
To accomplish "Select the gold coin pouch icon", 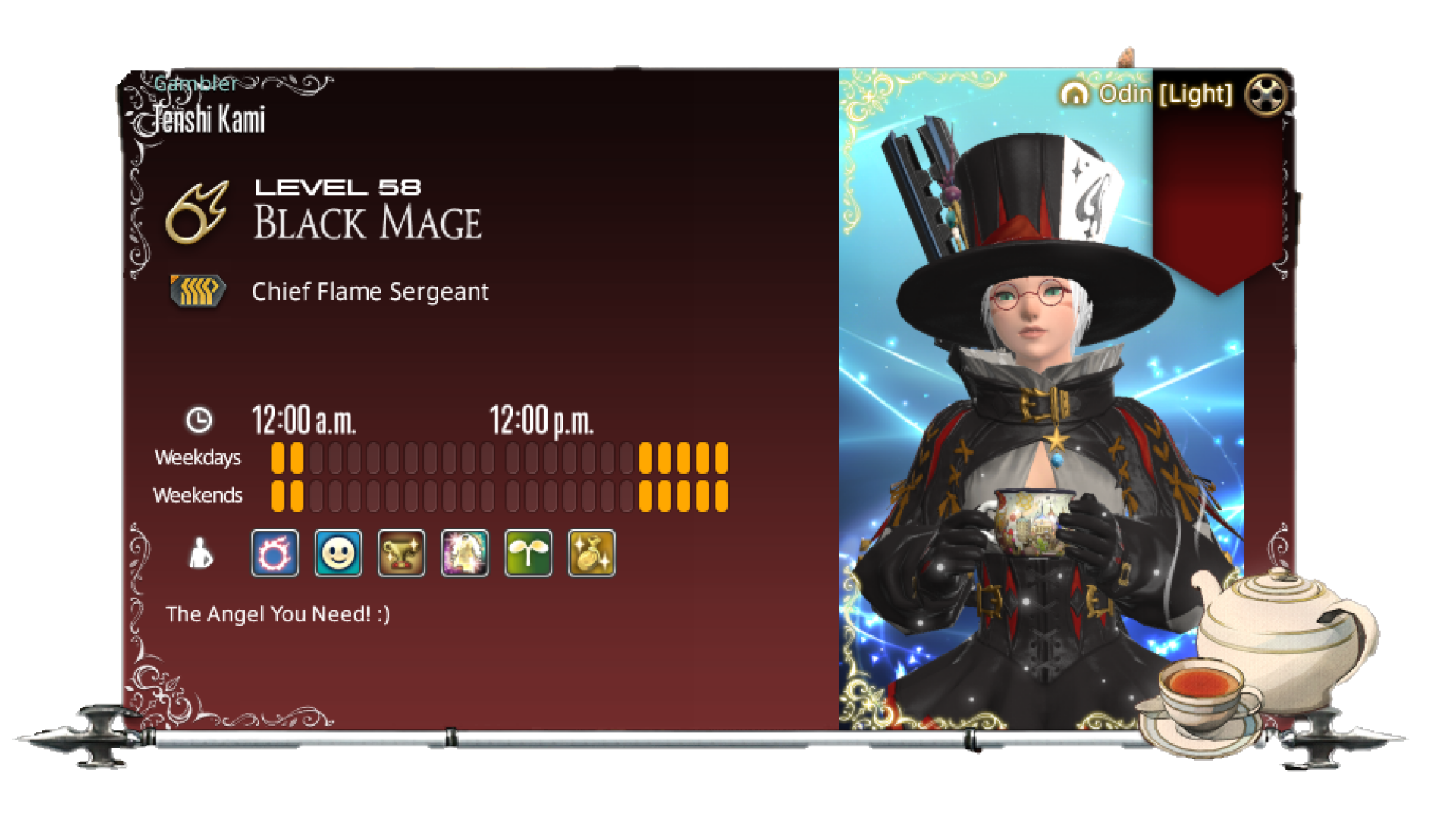I will pyautogui.click(x=591, y=551).
